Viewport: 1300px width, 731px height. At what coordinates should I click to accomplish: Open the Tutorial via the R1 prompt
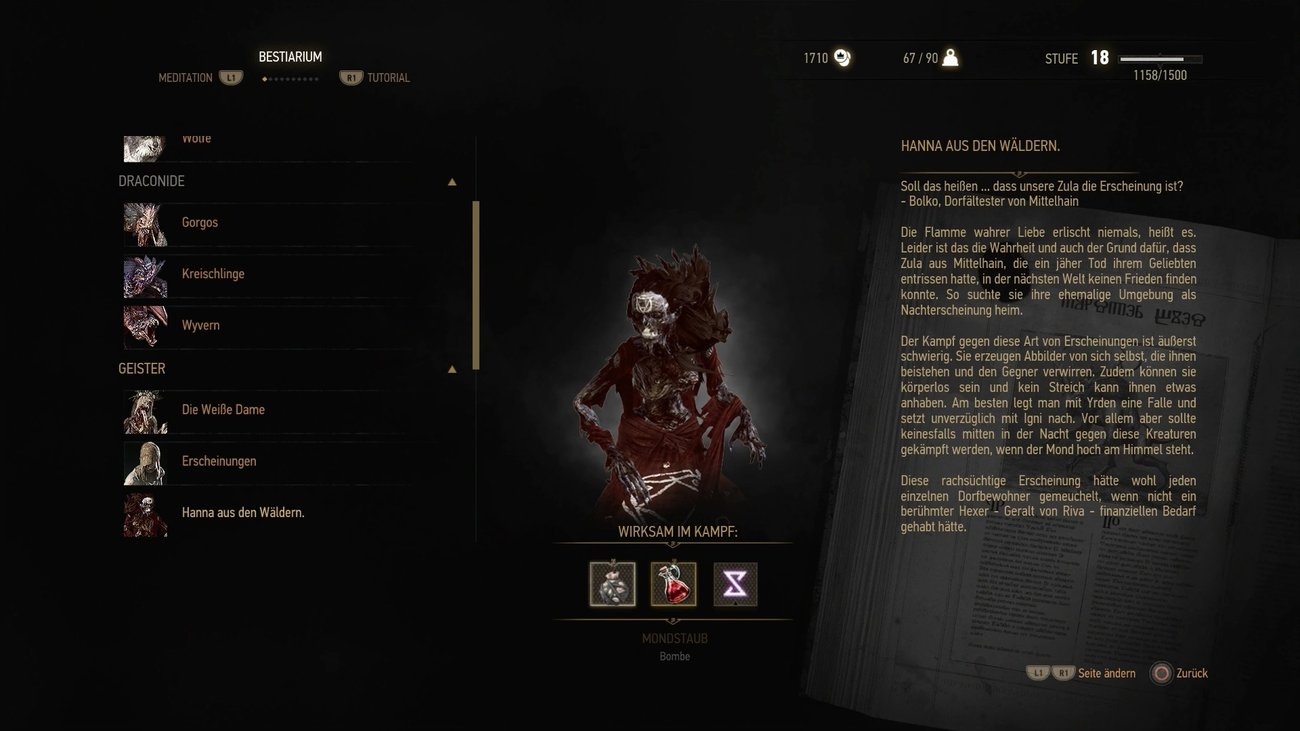(352, 77)
